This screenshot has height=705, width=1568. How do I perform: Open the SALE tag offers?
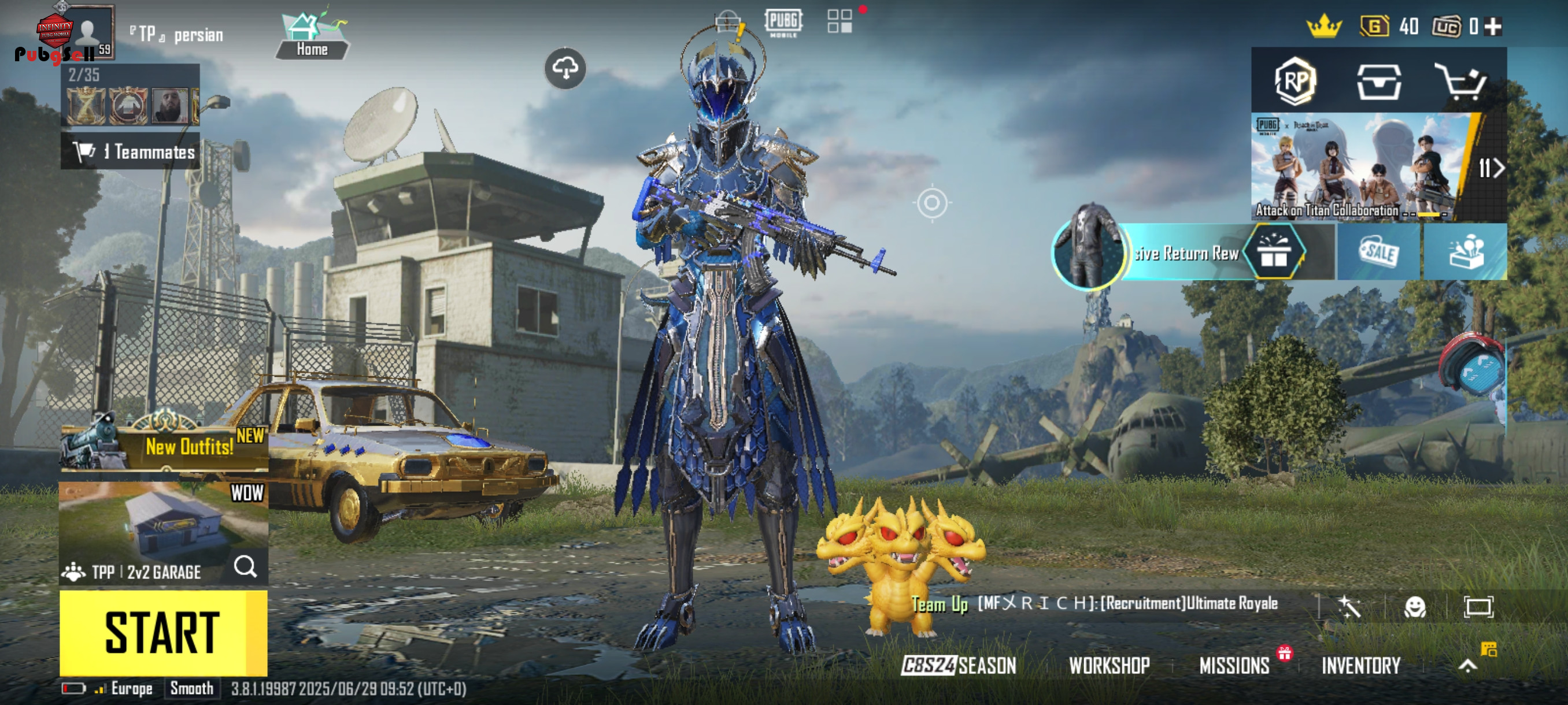pos(1379,251)
